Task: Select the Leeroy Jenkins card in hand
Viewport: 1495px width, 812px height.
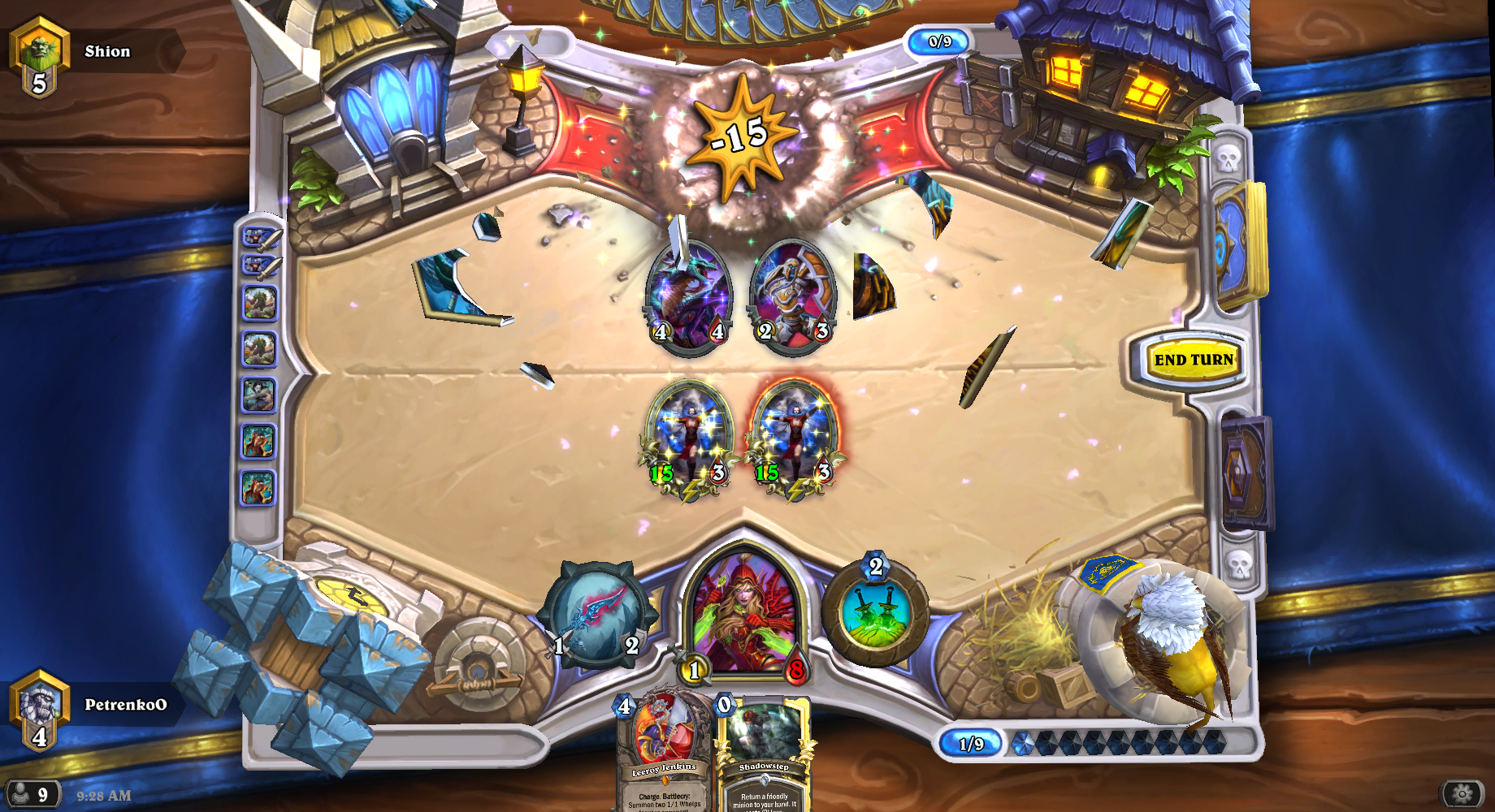Action: tap(663, 751)
